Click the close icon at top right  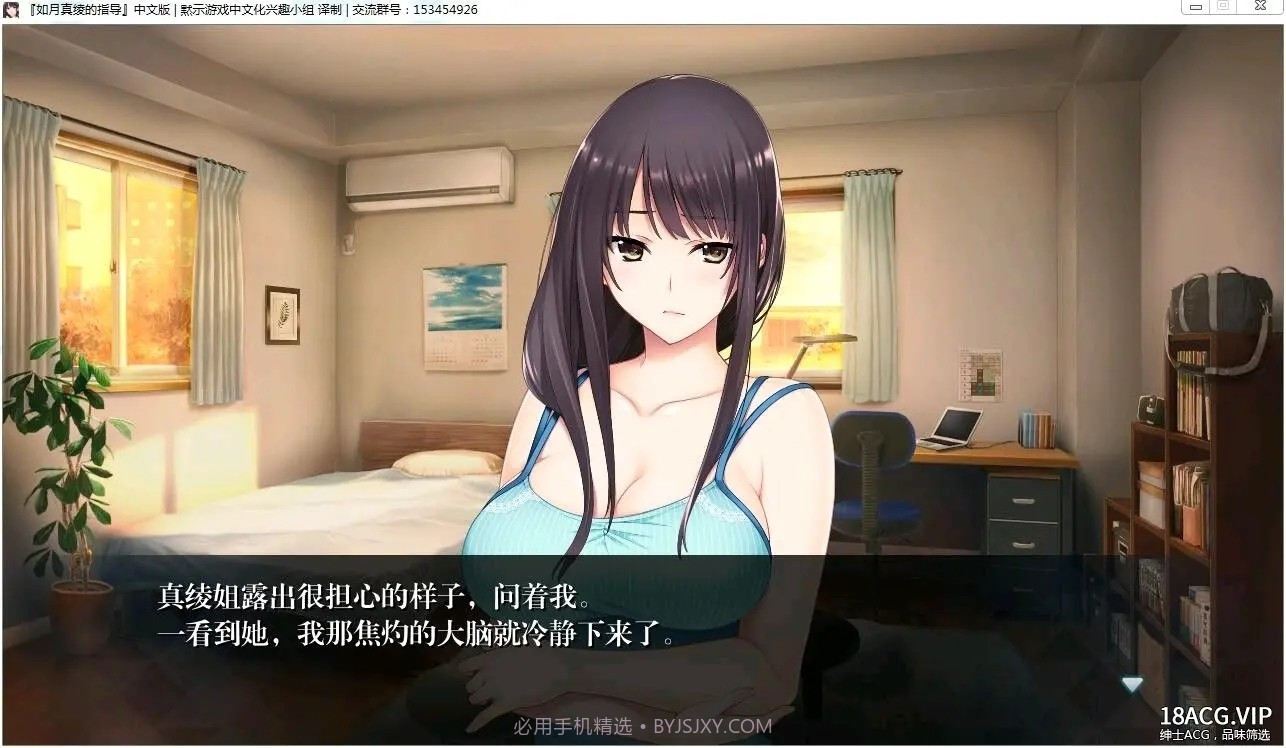click(1259, 8)
